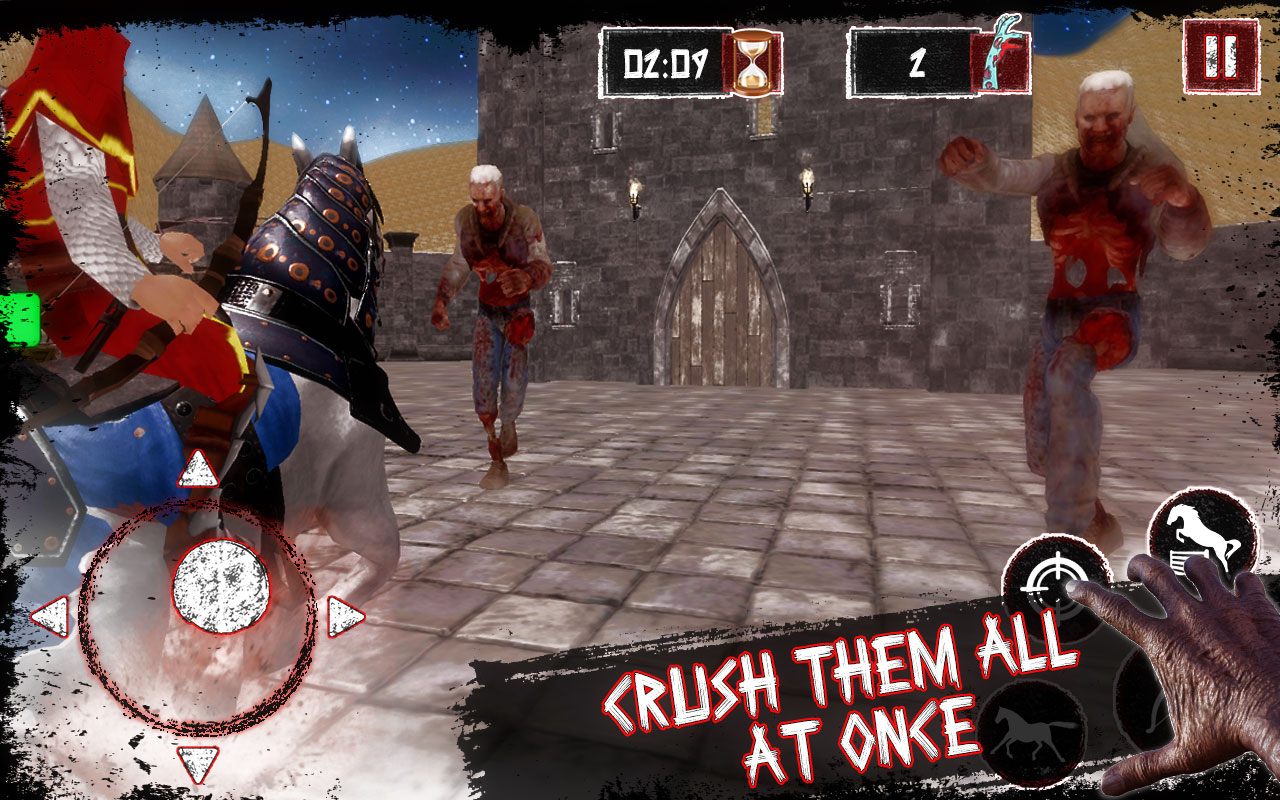Click the timer display showing 02:09
This screenshot has height=800, width=1280.
(x=665, y=60)
